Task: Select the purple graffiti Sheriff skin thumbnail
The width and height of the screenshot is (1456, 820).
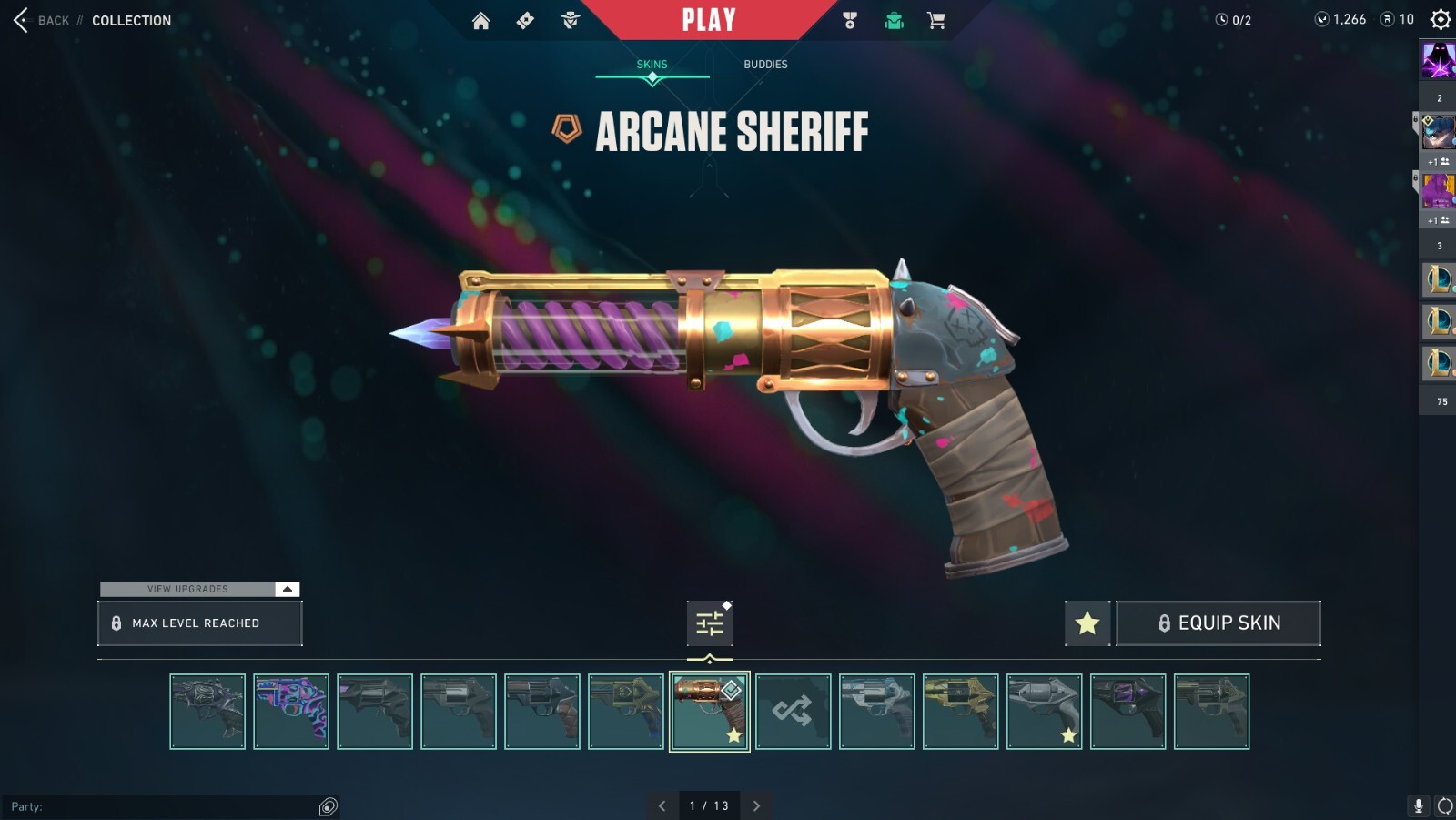Action: coord(291,711)
